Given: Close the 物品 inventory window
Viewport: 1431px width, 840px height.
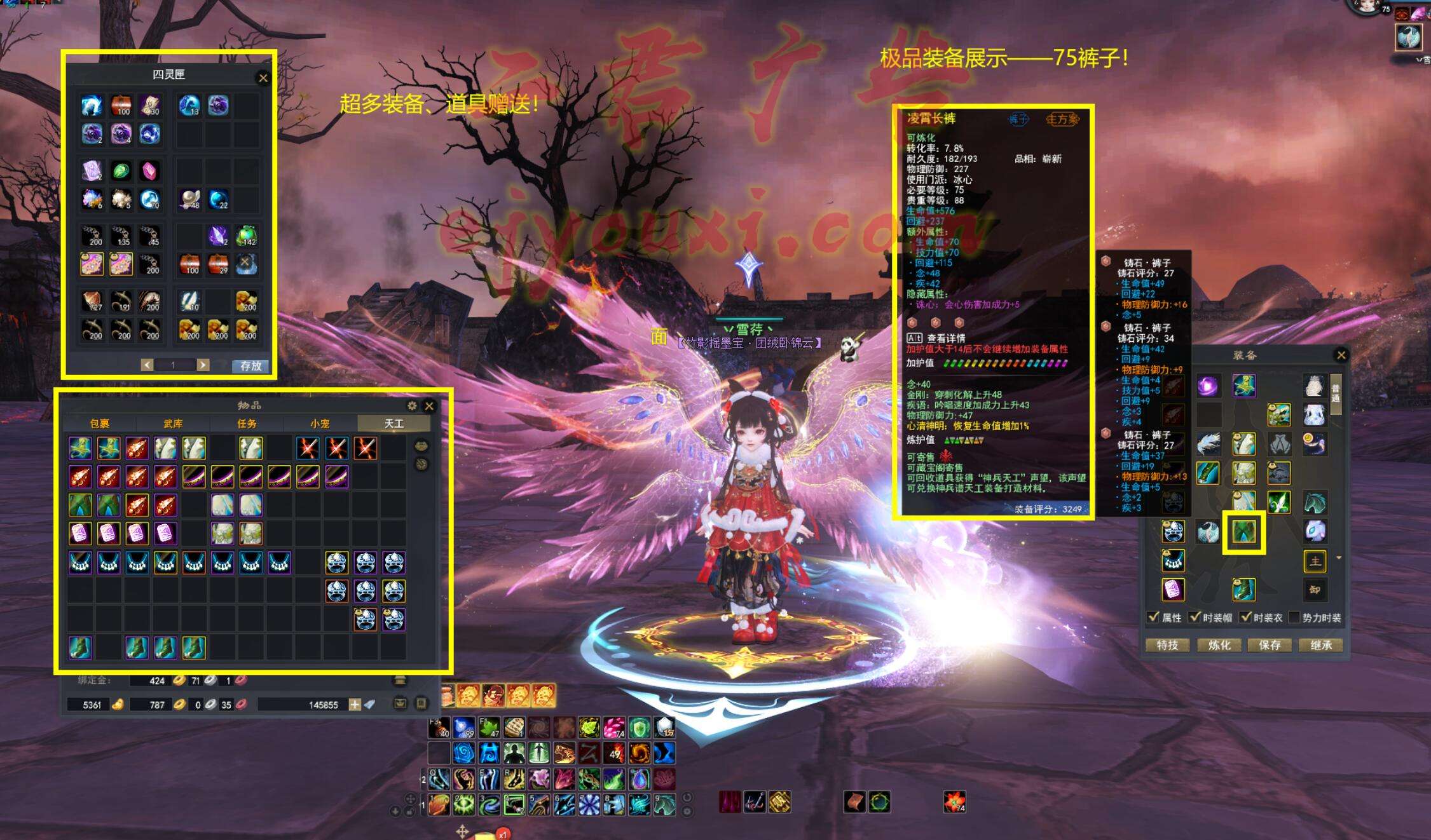Looking at the screenshot, I should [x=429, y=405].
